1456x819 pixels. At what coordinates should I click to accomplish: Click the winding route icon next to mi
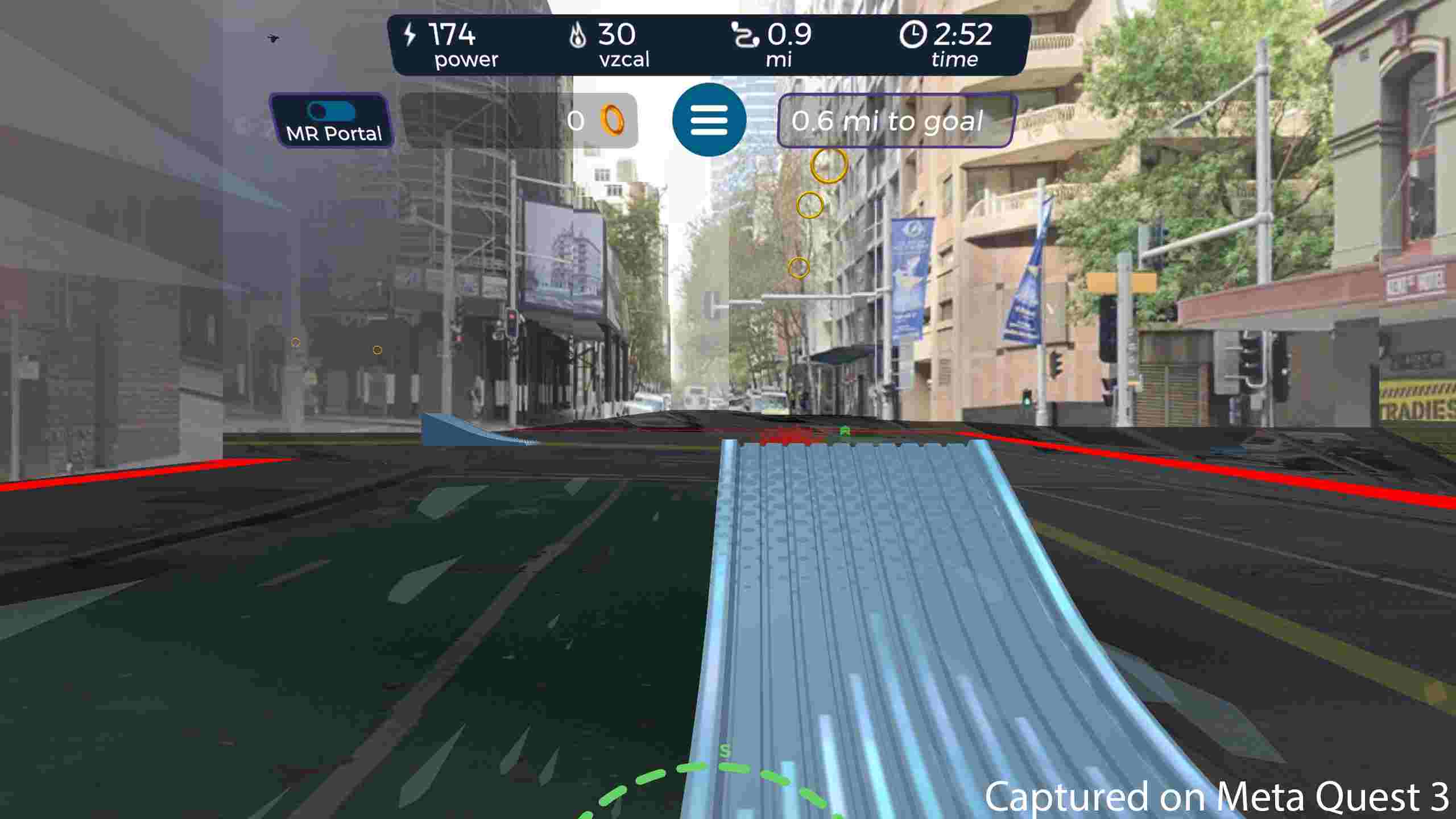tap(746, 35)
